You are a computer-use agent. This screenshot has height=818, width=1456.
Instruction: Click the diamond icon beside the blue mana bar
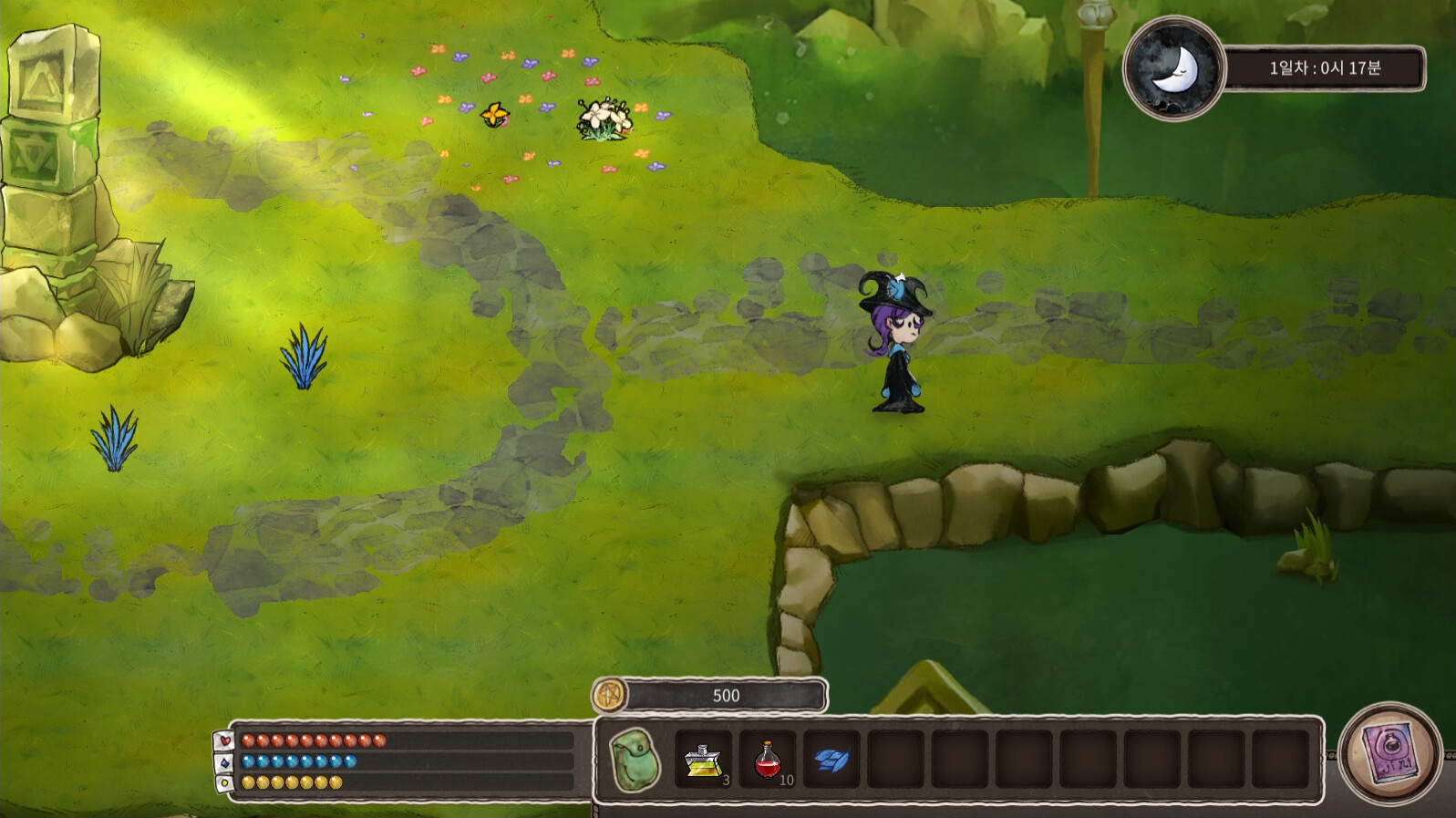pos(224,764)
